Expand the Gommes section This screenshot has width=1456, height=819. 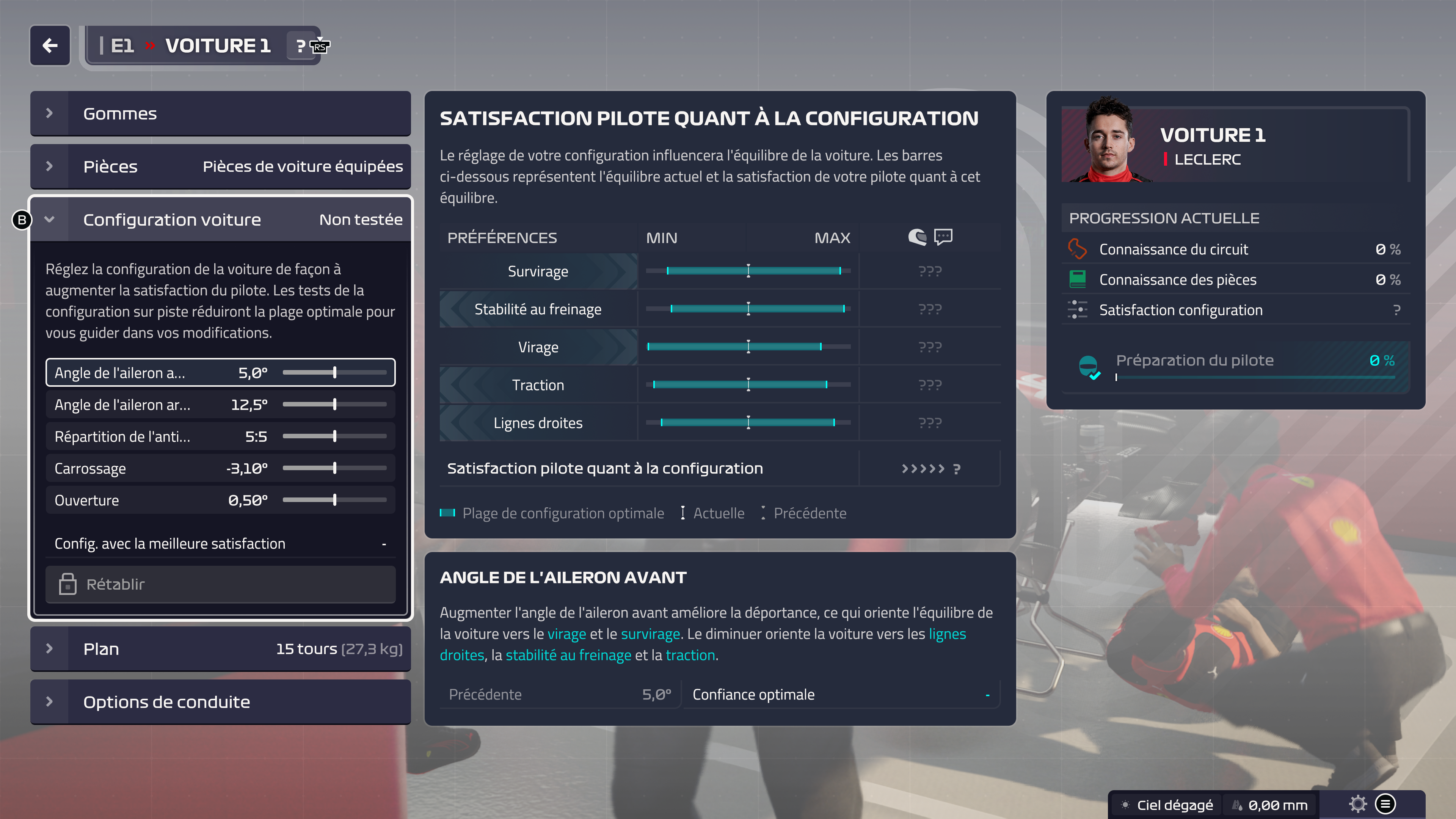[x=220, y=114]
